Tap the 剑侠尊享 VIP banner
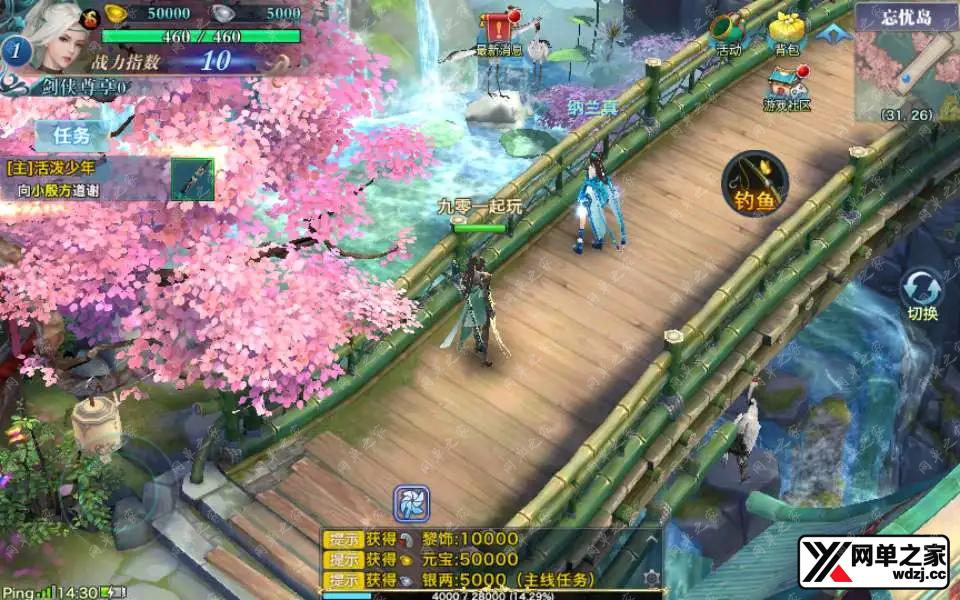Screen dimensions: 960x600 click(85, 87)
